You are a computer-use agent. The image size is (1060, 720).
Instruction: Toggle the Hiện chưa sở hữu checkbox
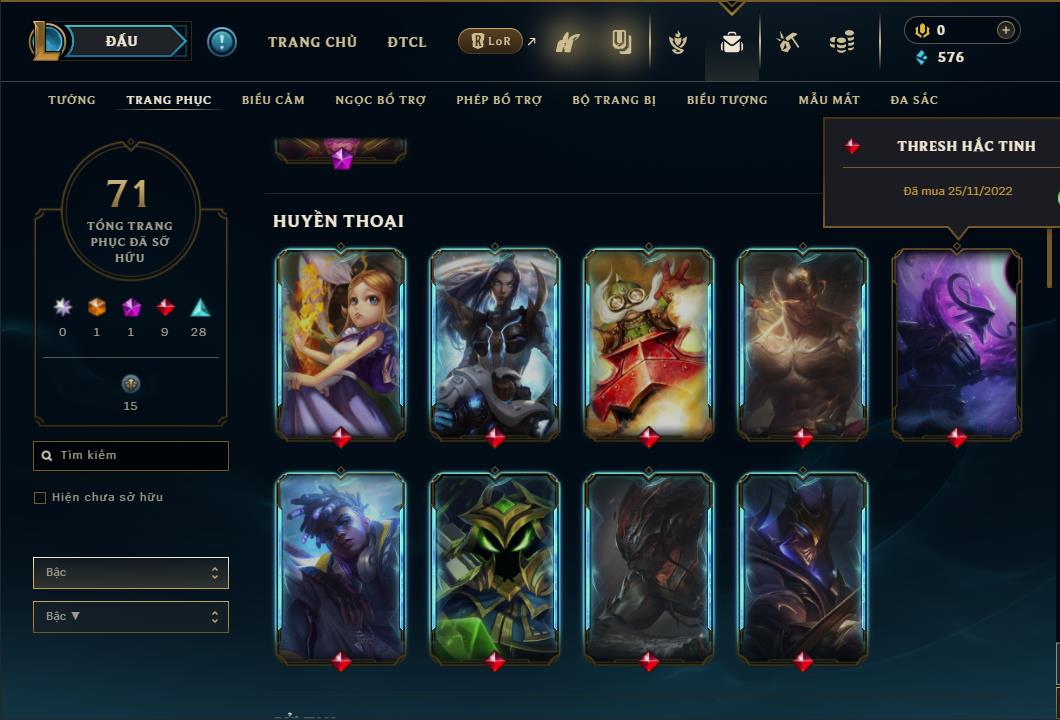pyautogui.click(x=40, y=498)
